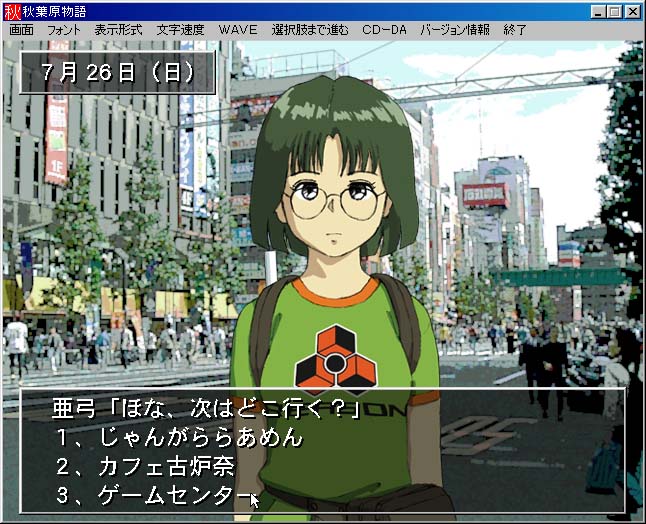
Task: Choose option 2, カフェ古炉奈
Action: (158, 467)
